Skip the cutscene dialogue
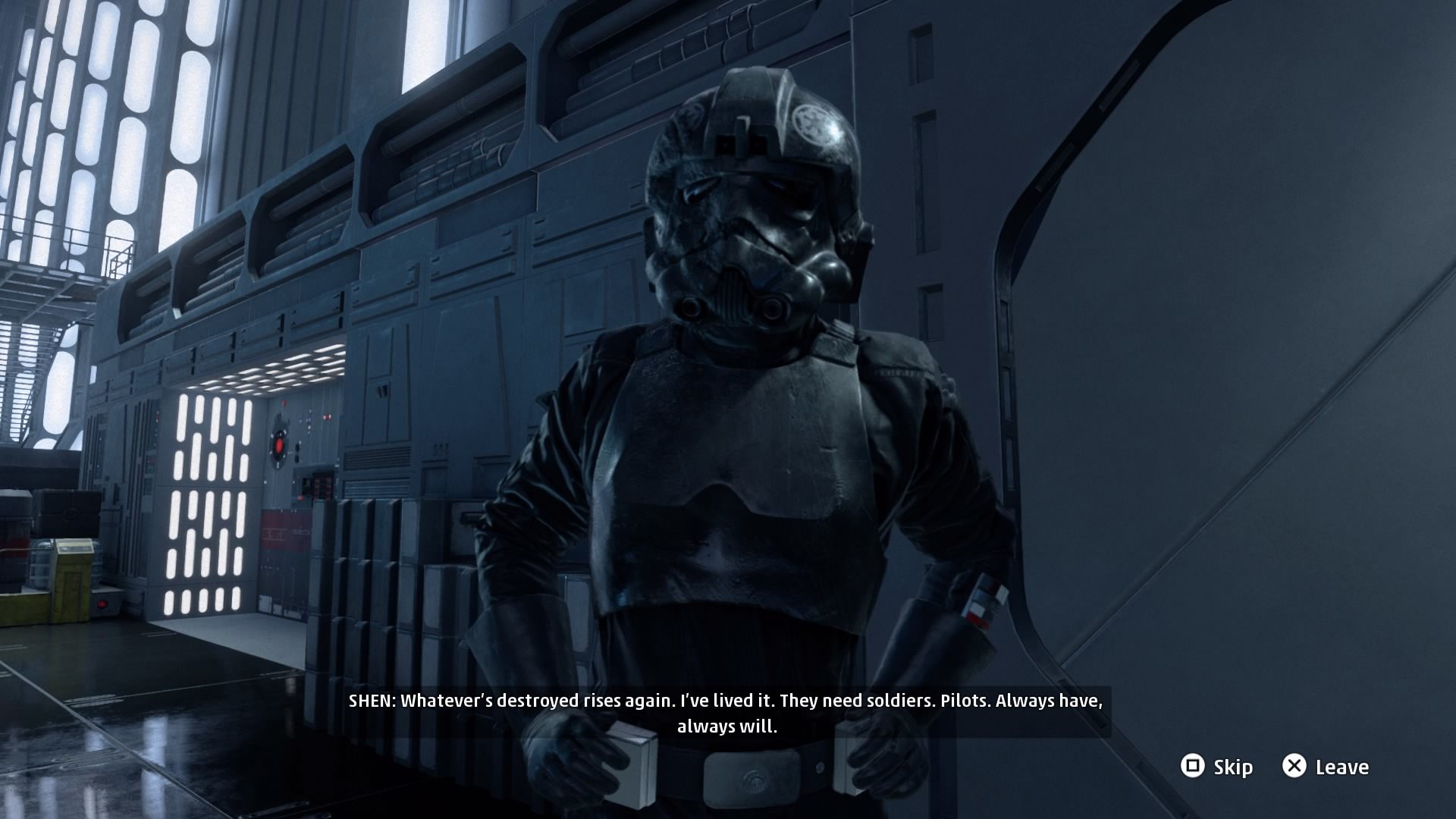Viewport: 1456px width, 819px height. [x=1216, y=767]
